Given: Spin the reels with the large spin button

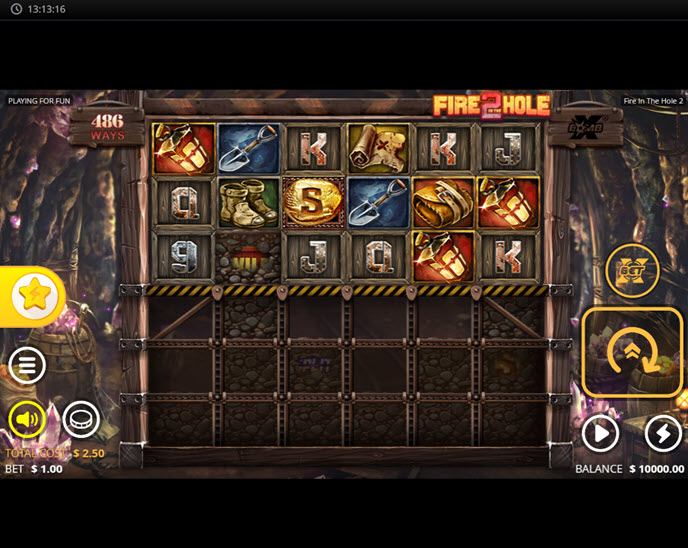Looking at the screenshot, I should pos(632,352).
